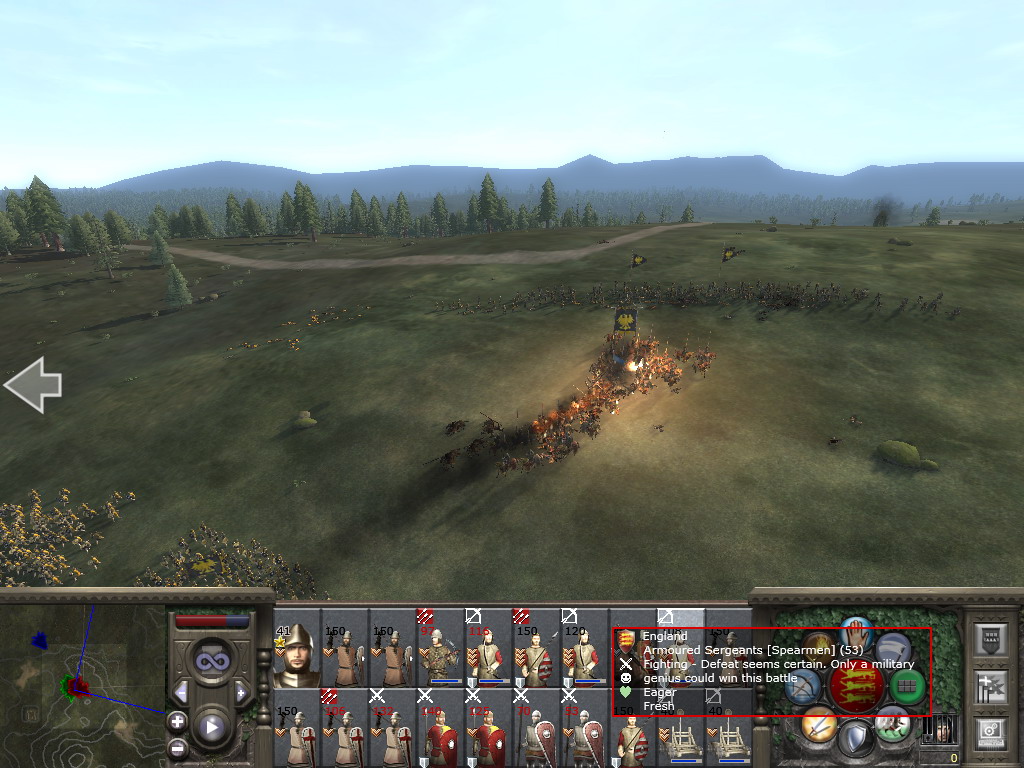This screenshot has width=1024, height=768.
Task: Click the stone shield crest panel button
Action: [991, 640]
